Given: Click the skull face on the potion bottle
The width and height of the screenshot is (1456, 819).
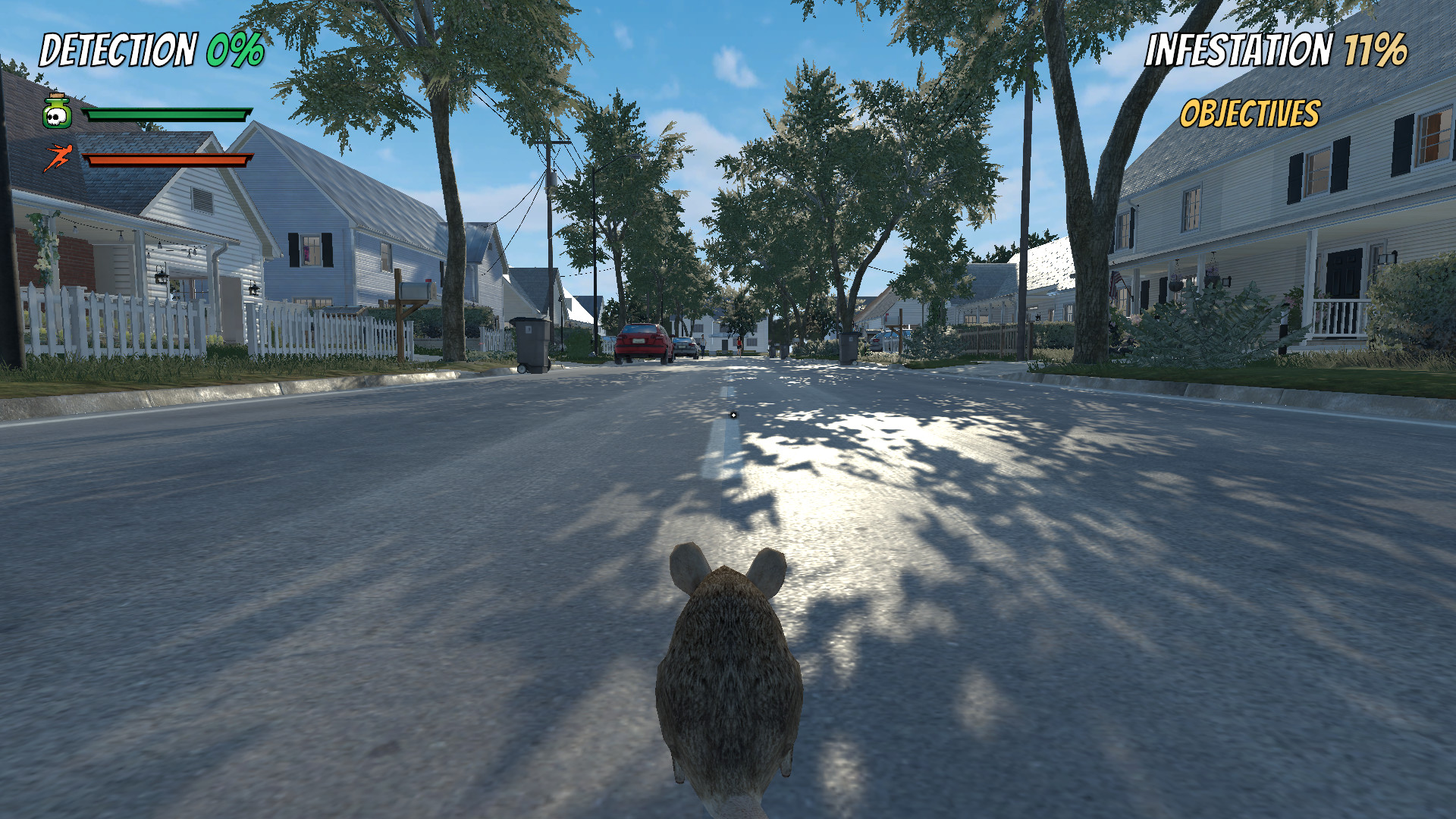Looking at the screenshot, I should 58,118.
